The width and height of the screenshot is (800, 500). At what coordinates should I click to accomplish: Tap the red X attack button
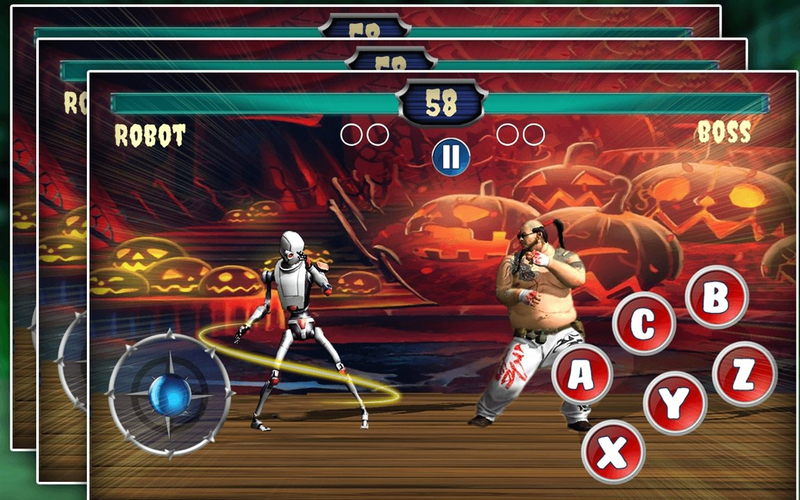click(613, 452)
